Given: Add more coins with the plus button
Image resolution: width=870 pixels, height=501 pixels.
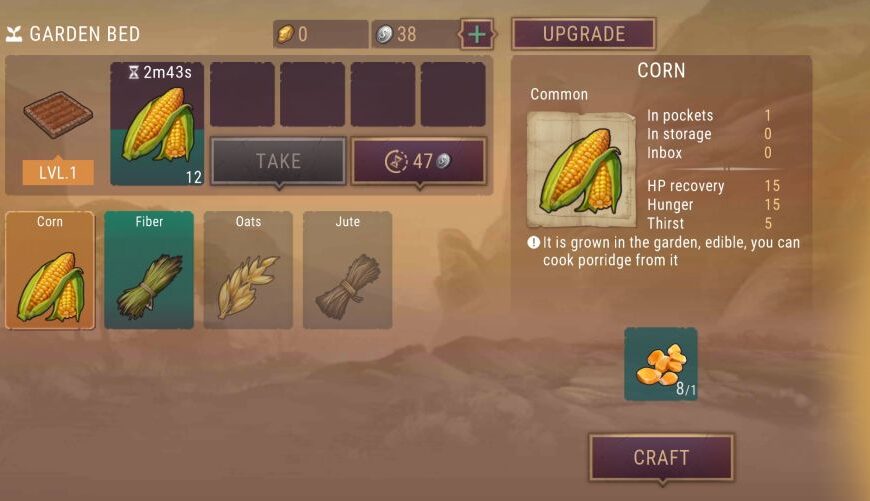Looking at the screenshot, I should point(477,34).
